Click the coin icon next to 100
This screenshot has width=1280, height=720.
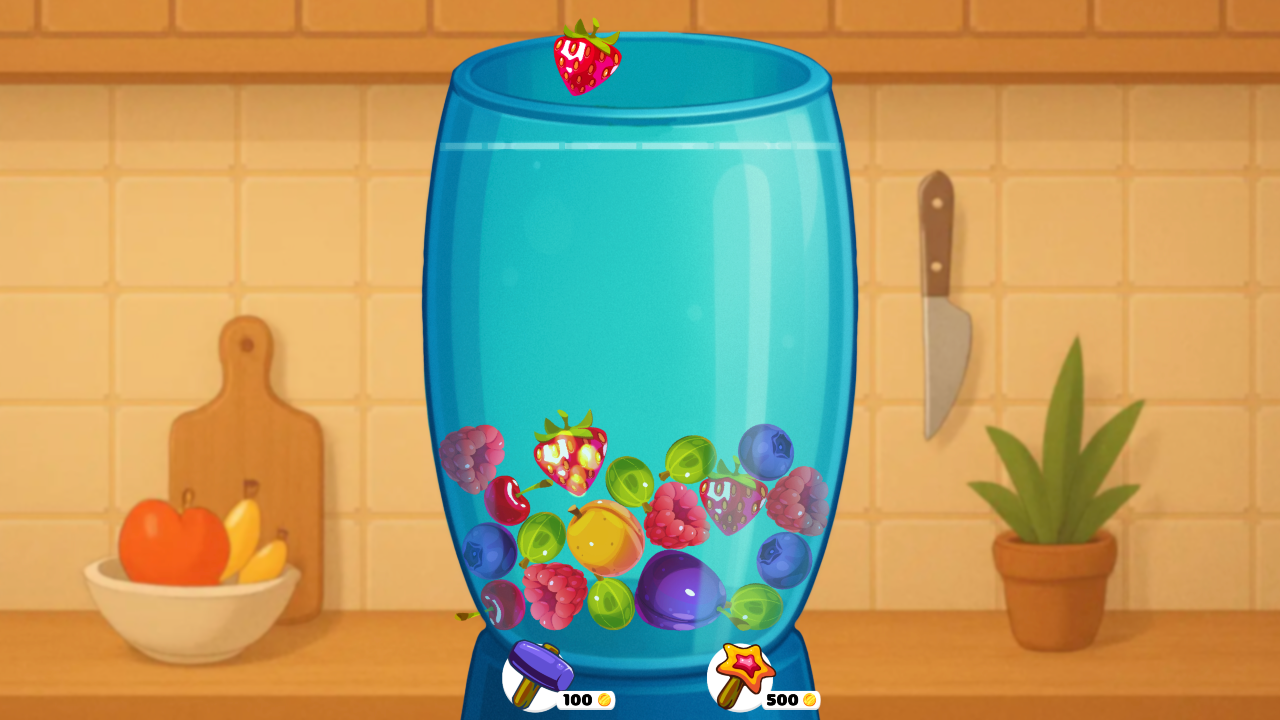pos(603,700)
